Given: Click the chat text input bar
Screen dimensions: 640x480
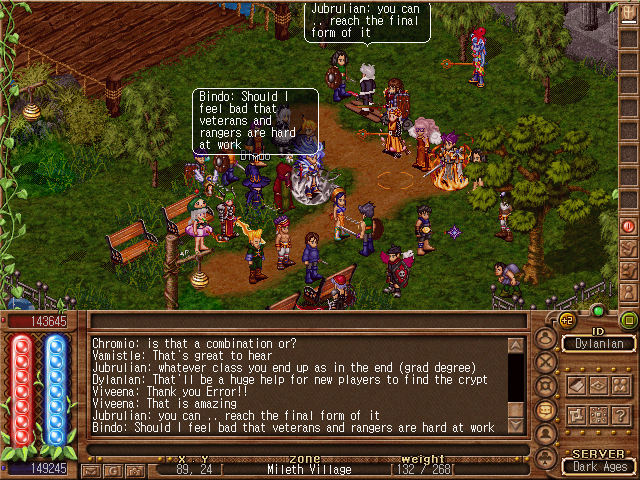Looking at the screenshot, I should pyautogui.click(x=300, y=449).
